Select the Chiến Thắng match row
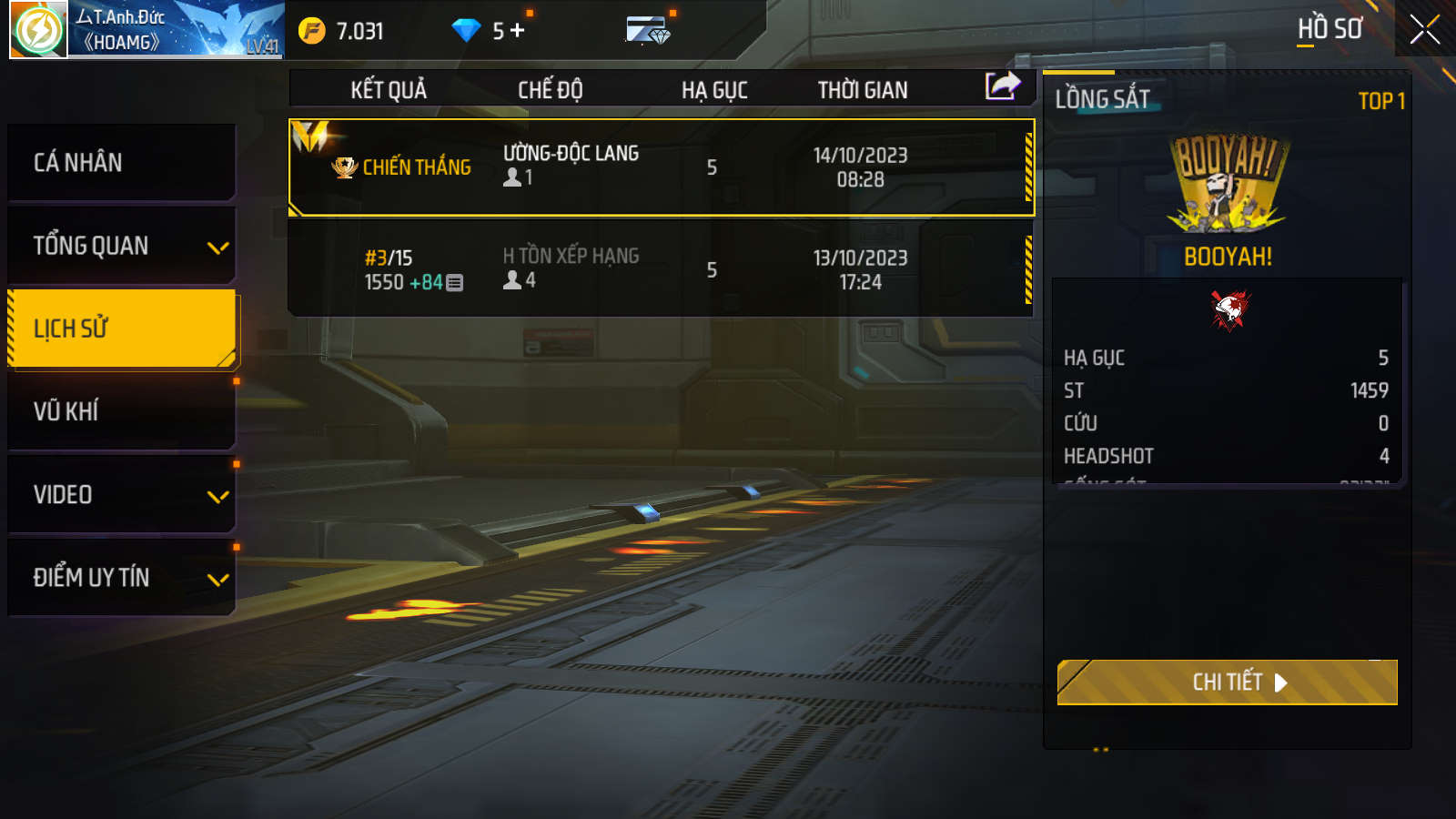Image resolution: width=1456 pixels, height=819 pixels. tap(661, 167)
